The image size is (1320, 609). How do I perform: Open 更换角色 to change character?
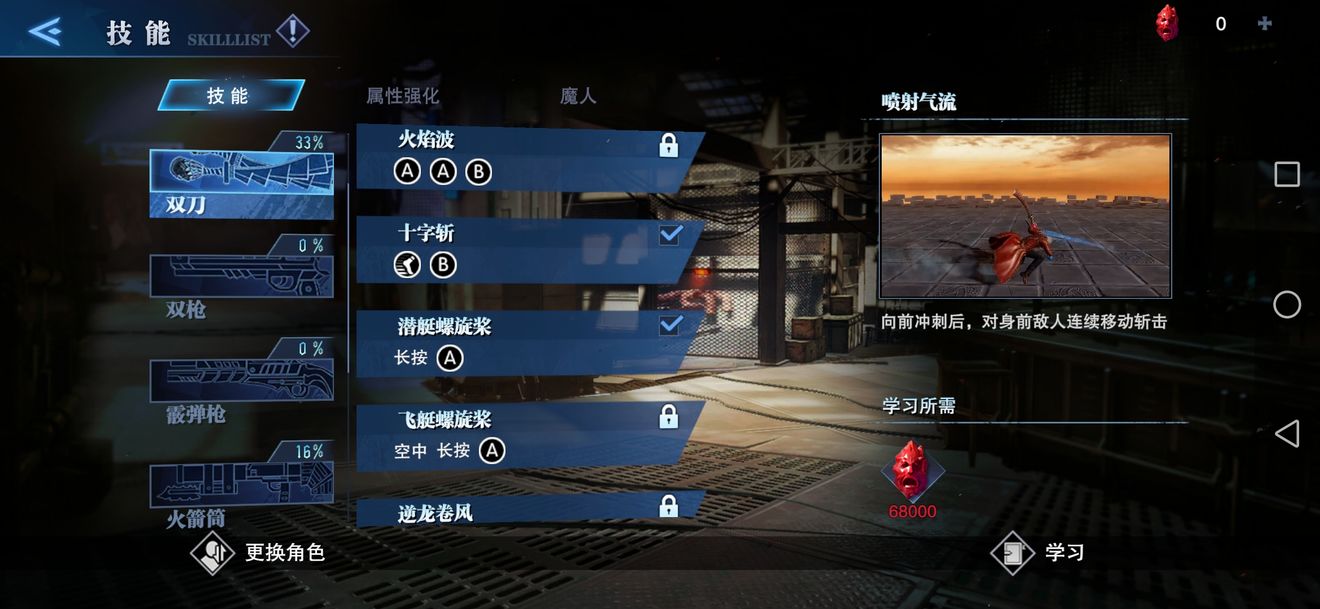point(258,553)
